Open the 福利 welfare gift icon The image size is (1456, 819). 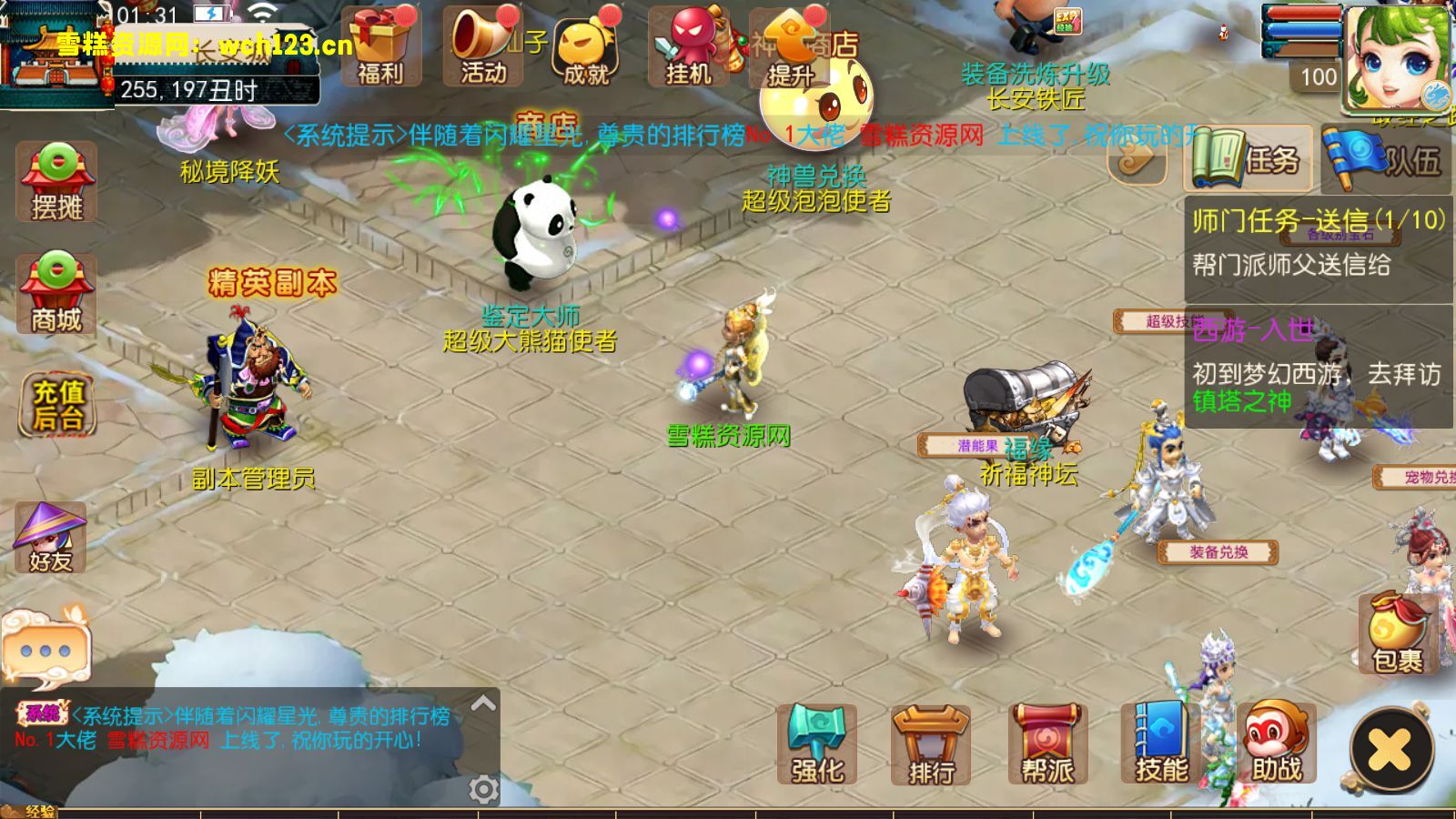click(380, 47)
